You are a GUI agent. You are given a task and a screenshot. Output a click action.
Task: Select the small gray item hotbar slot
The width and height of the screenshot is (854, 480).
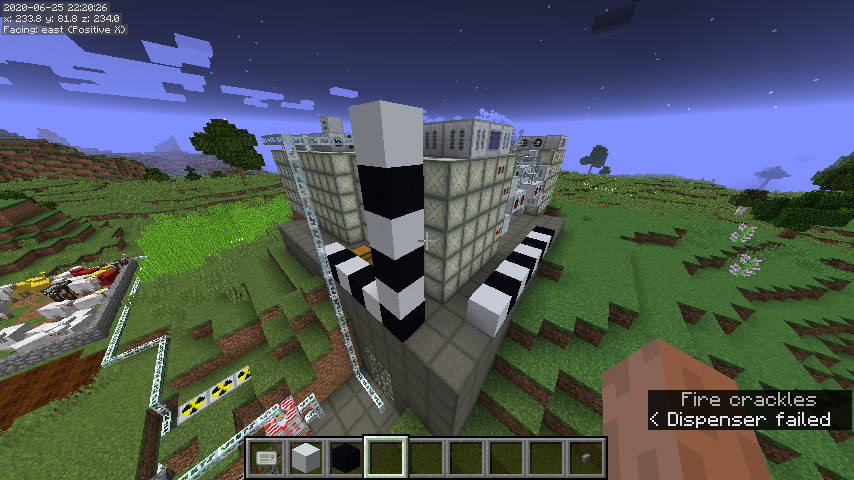click(x=585, y=459)
